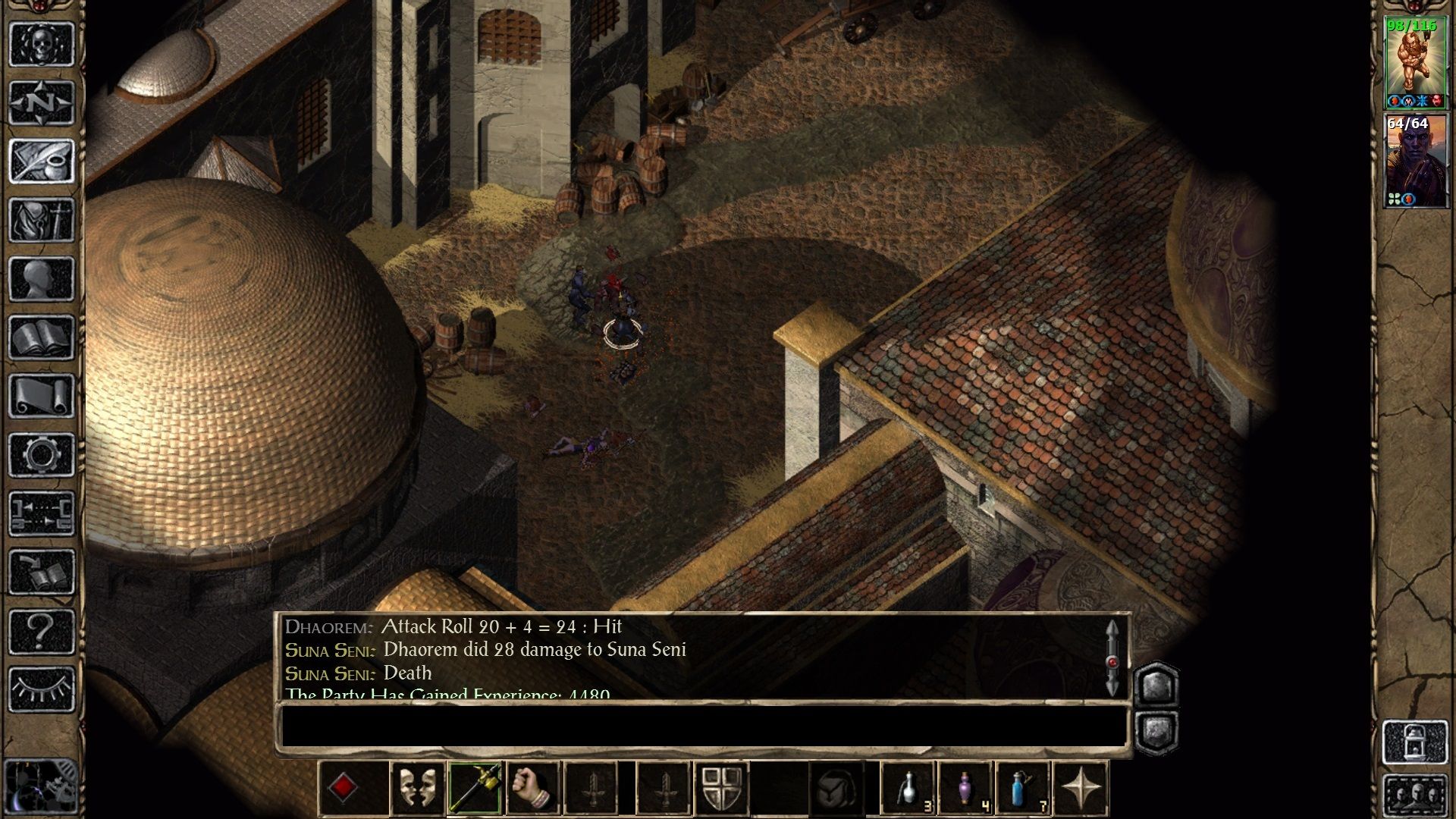Switch to the bare fist attack

pyautogui.click(x=533, y=788)
